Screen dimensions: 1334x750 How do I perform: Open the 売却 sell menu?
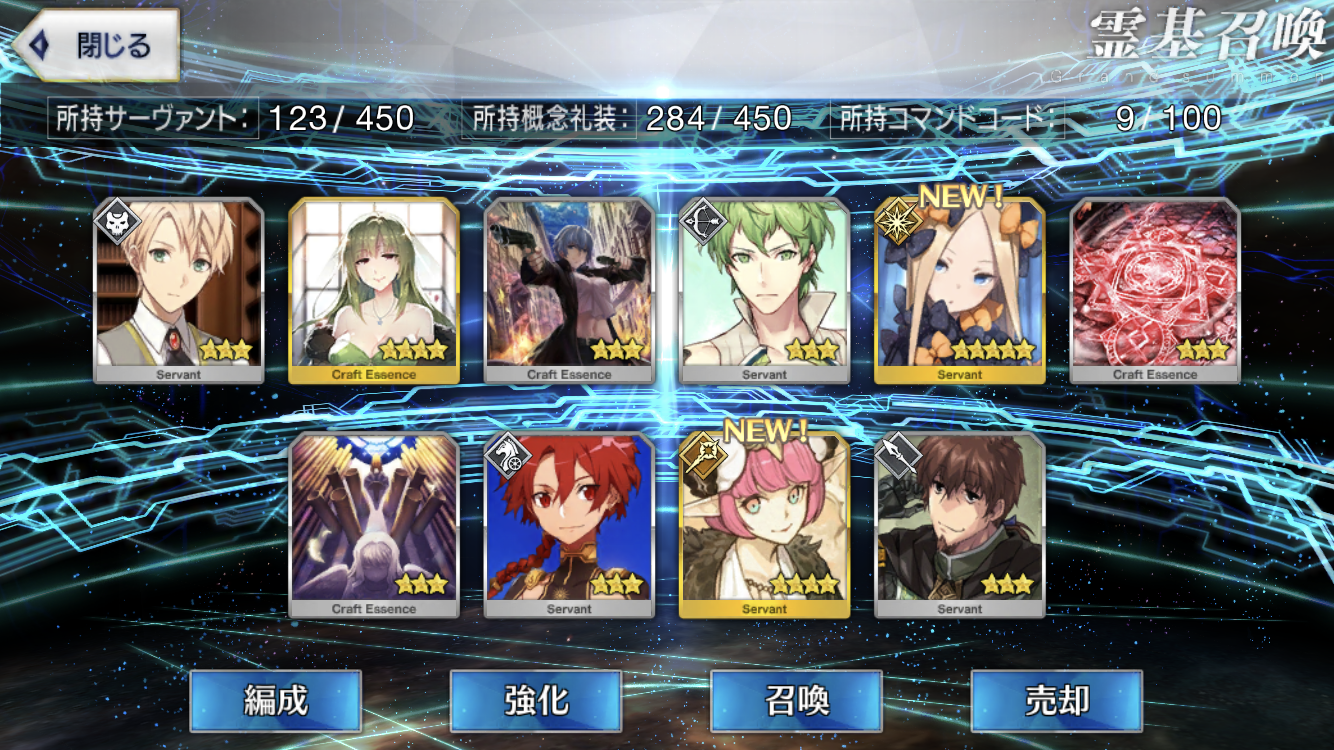1057,701
